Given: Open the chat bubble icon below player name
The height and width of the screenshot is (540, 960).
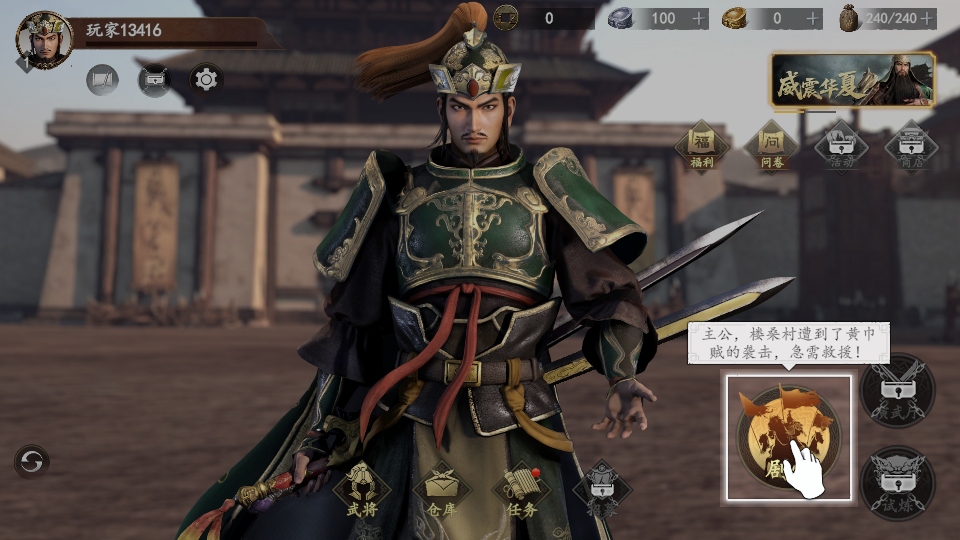Looking at the screenshot, I should [102, 79].
